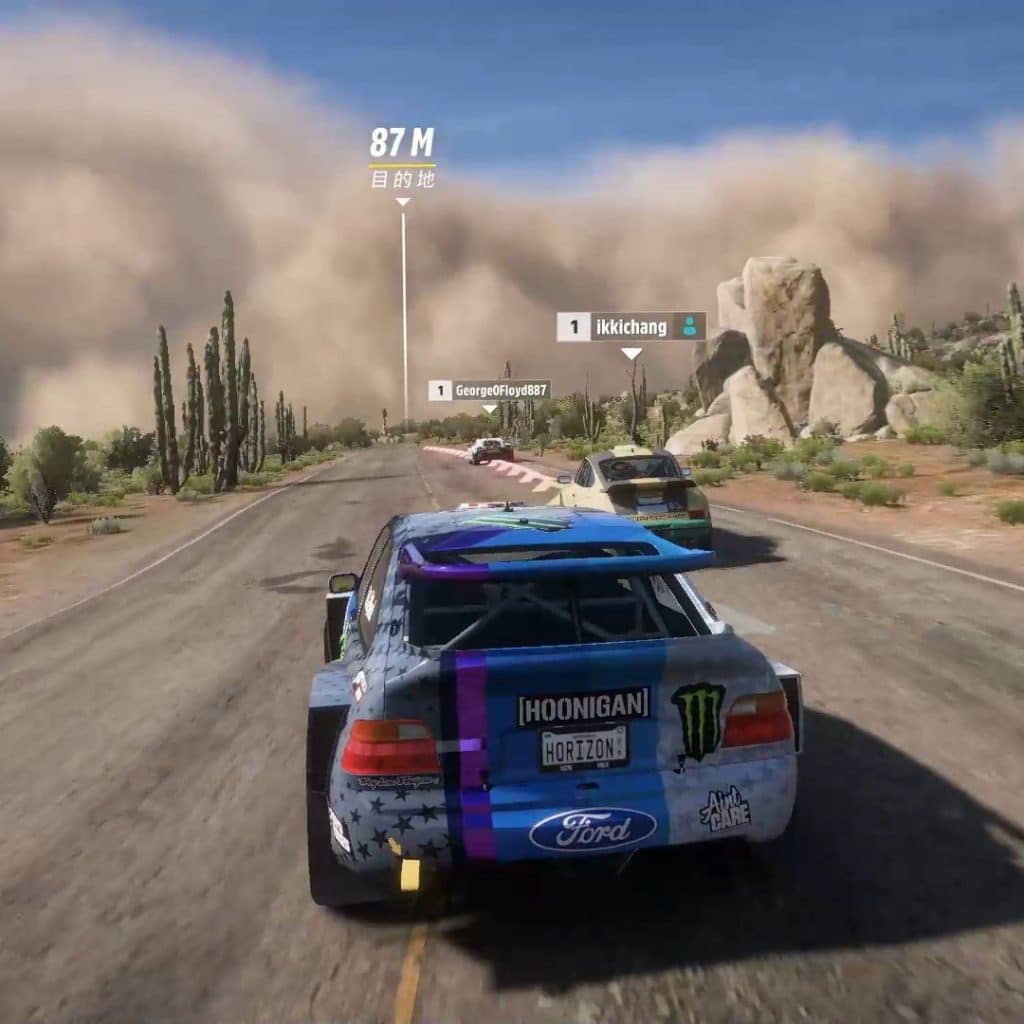Viewport: 1024px width, 1024px height.
Task: Select the GeorgeOfFloyd887 player name tag
Action: [490, 390]
